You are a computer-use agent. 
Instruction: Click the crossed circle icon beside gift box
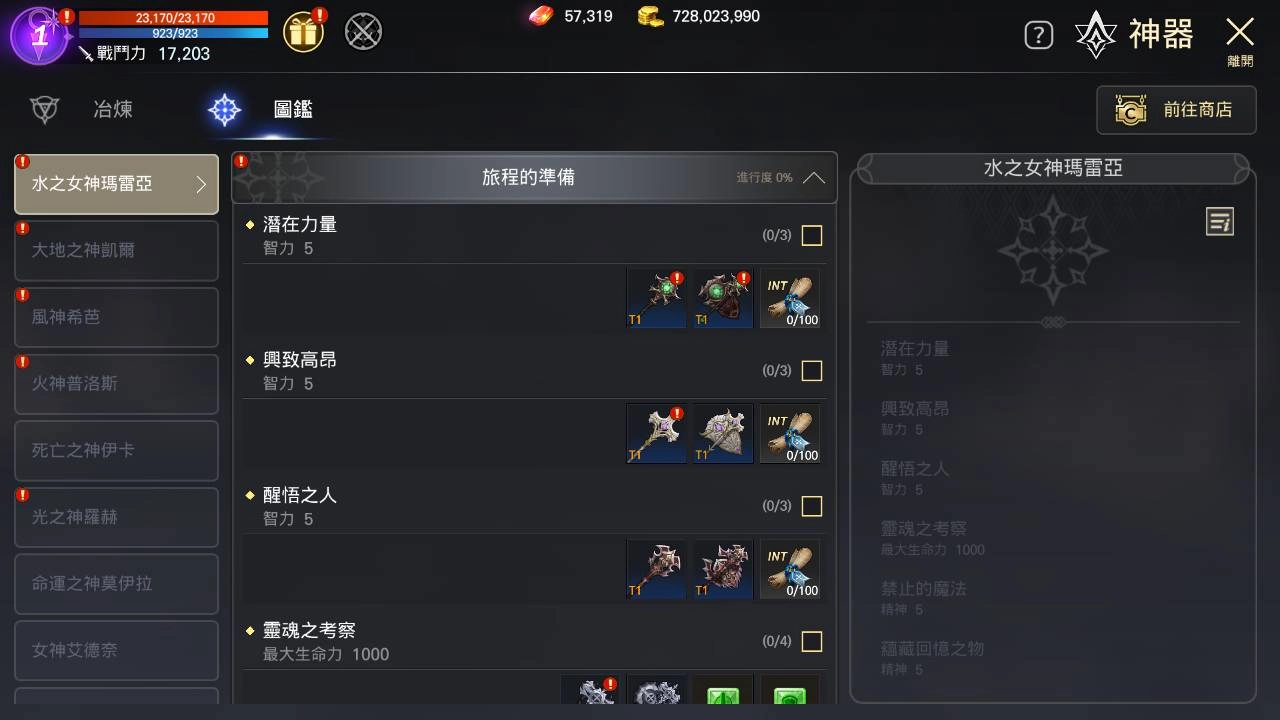point(362,31)
